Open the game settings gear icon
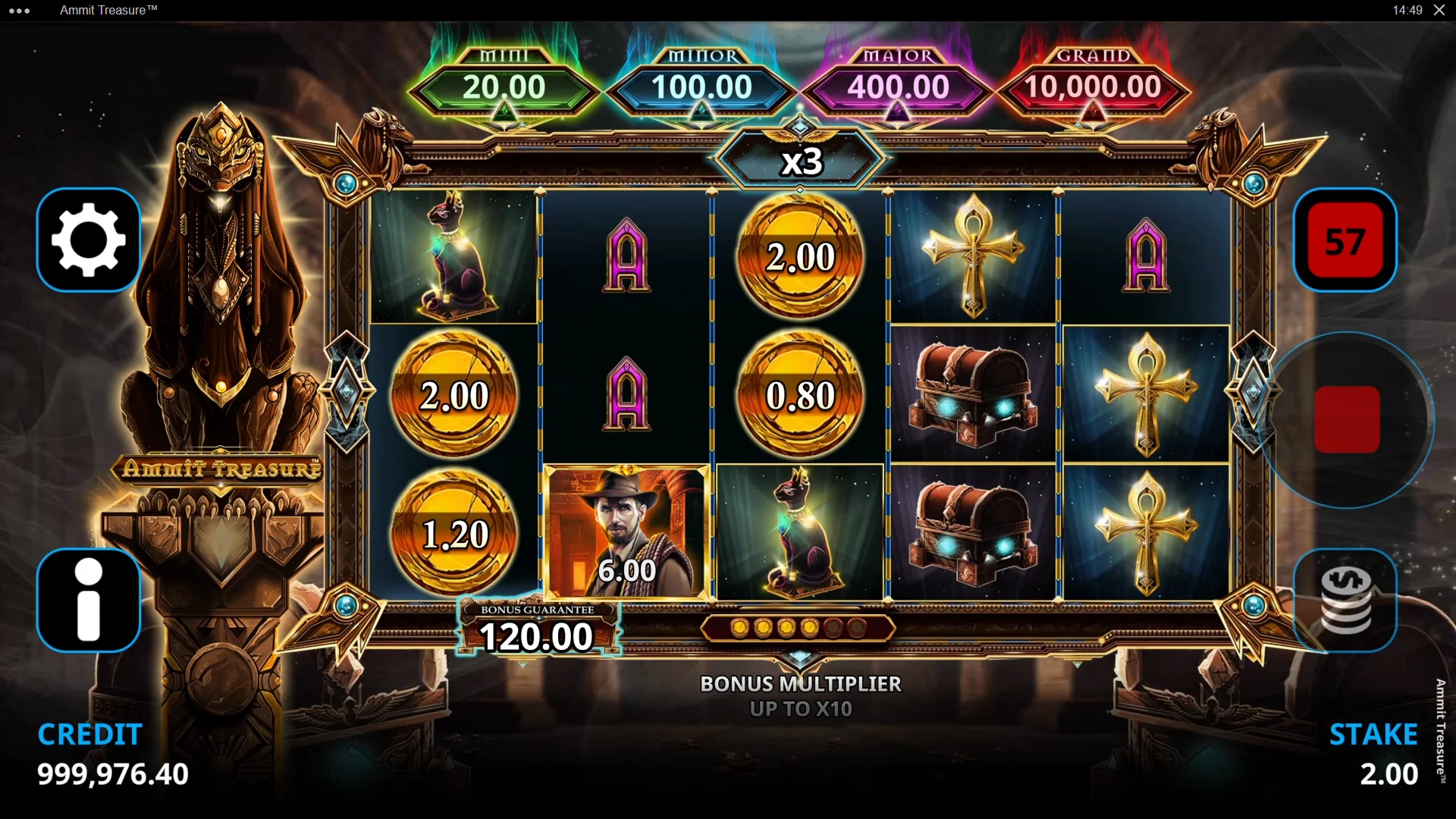 89,240
